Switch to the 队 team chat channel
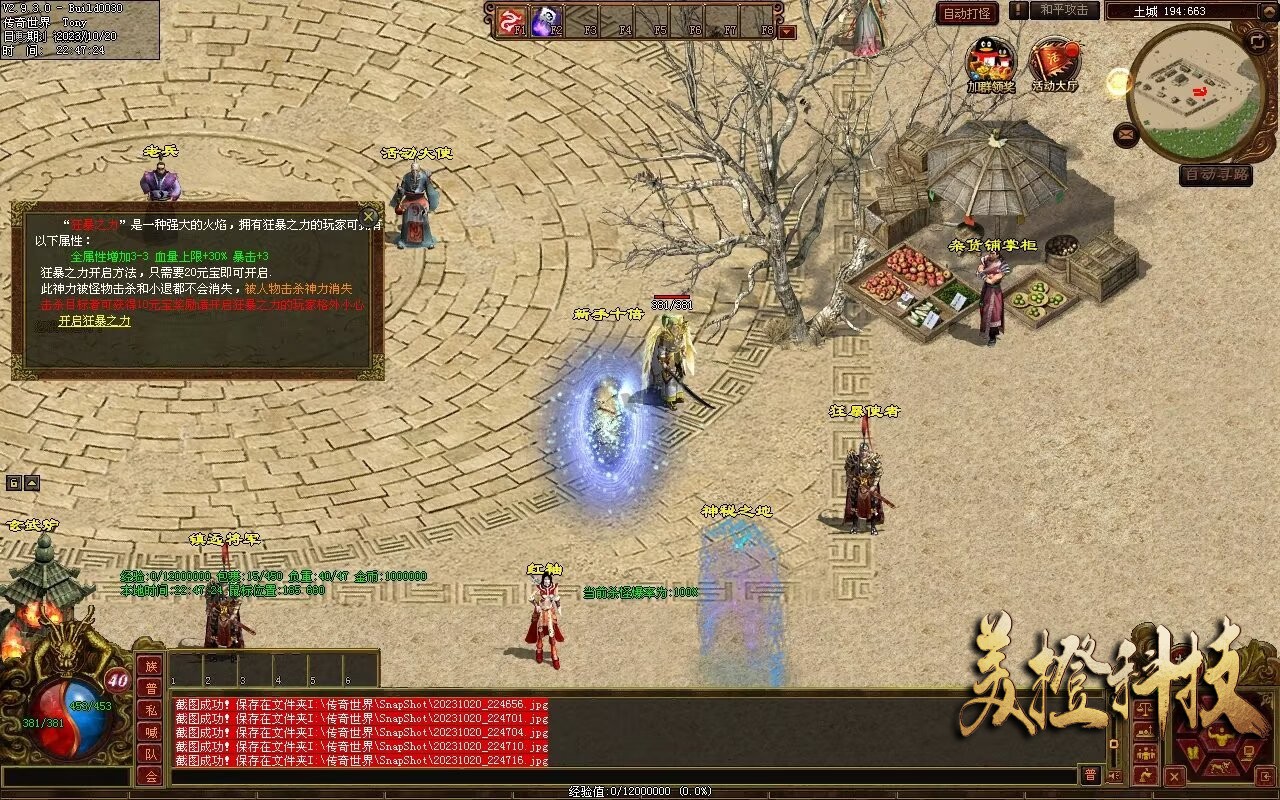Viewport: 1280px width, 800px height. 150,754
